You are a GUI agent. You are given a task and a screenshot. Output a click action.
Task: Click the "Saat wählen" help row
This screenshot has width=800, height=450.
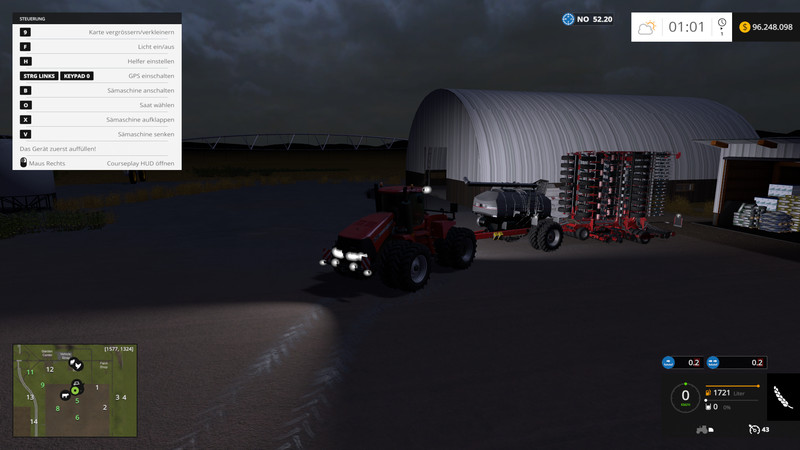pyautogui.click(x=97, y=104)
